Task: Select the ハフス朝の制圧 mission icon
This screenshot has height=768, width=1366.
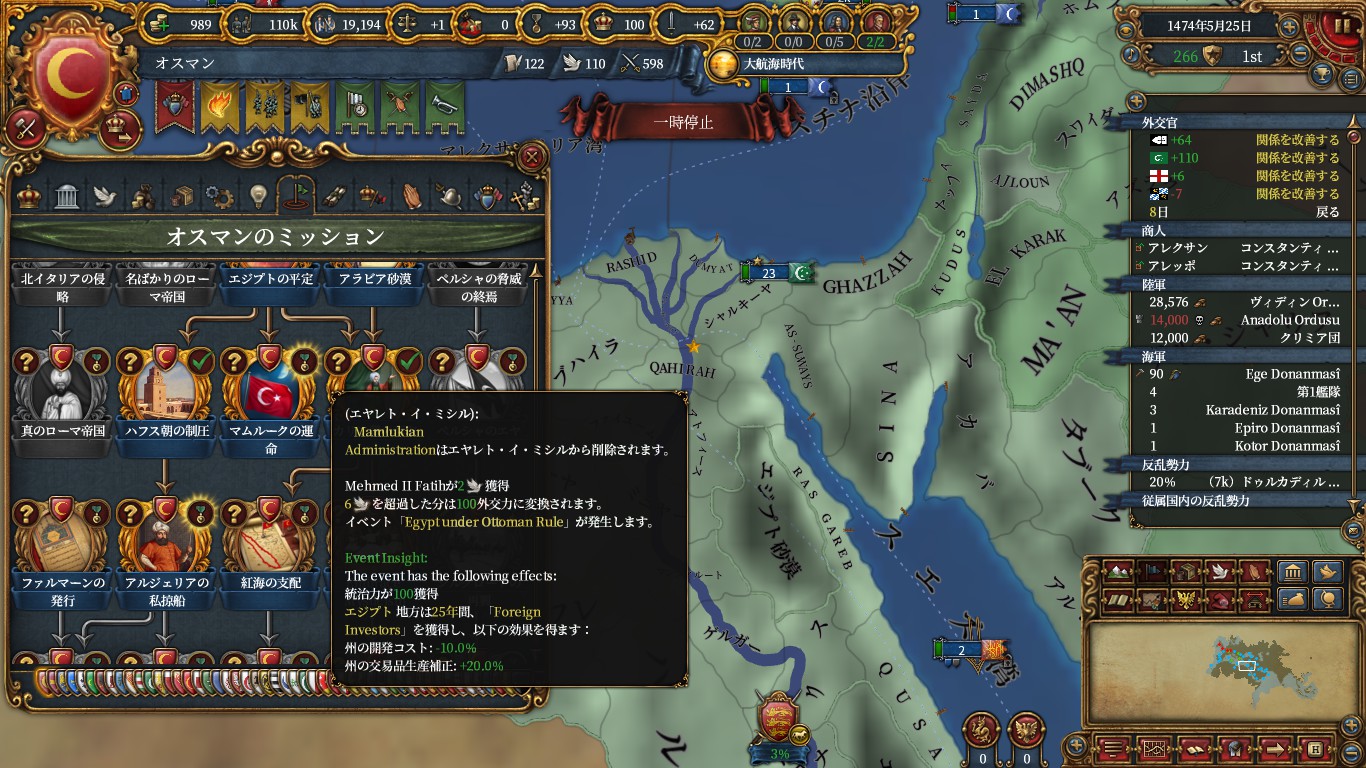Action: pos(165,386)
